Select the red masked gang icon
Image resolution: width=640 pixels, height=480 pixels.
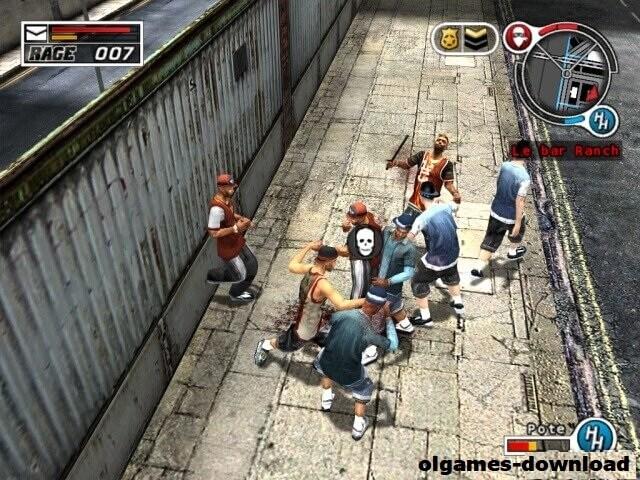click(517, 38)
